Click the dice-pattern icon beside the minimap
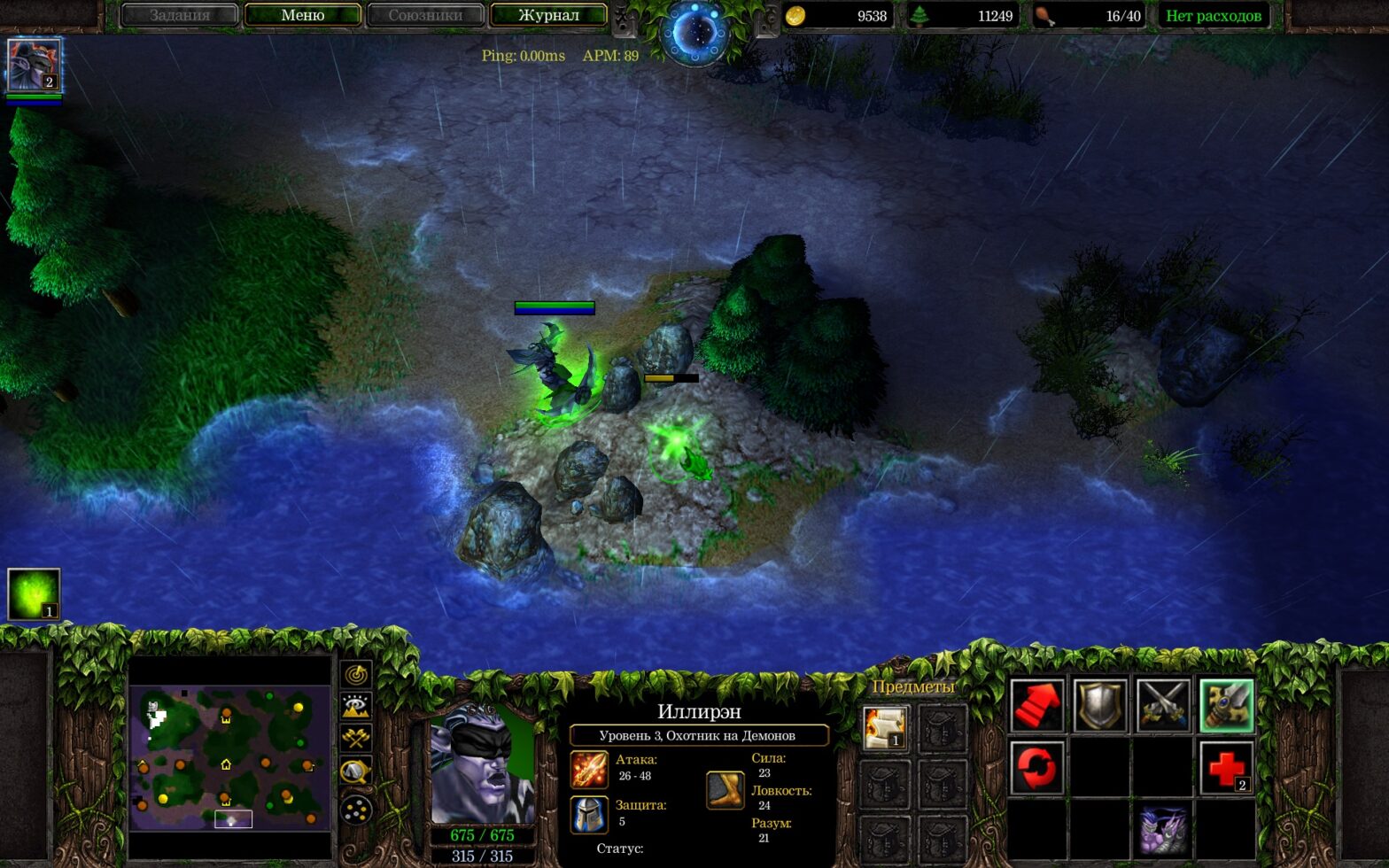The image size is (1389, 868). [x=354, y=810]
